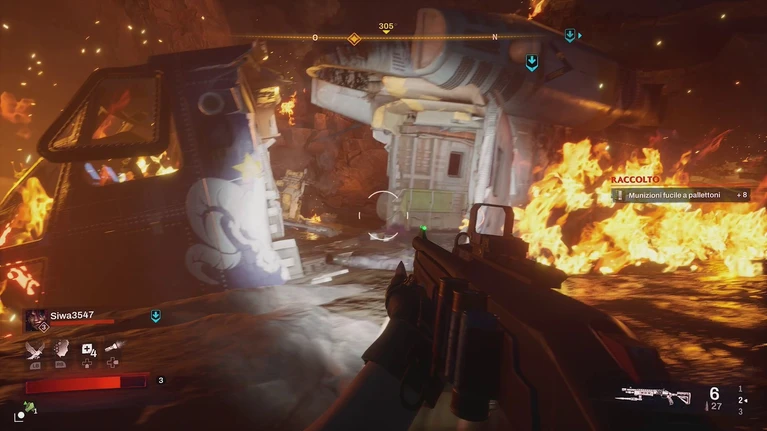This screenshot has height=431, width=767.
Task: Click the Siwa3547 player portrait
Action: pos(36,319)
